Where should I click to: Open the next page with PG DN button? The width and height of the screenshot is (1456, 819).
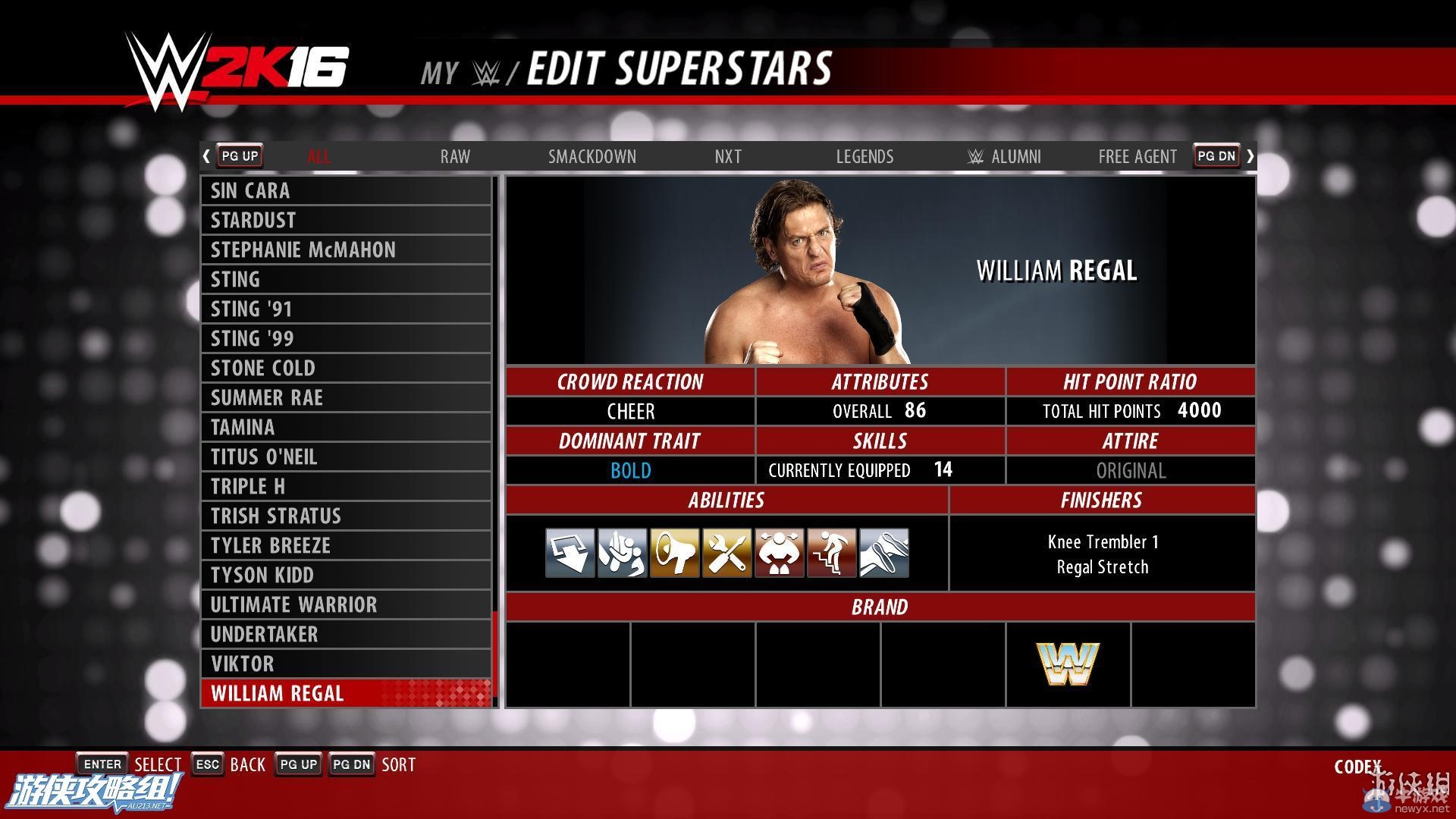pyautogui.click(x=1216, y=155)
